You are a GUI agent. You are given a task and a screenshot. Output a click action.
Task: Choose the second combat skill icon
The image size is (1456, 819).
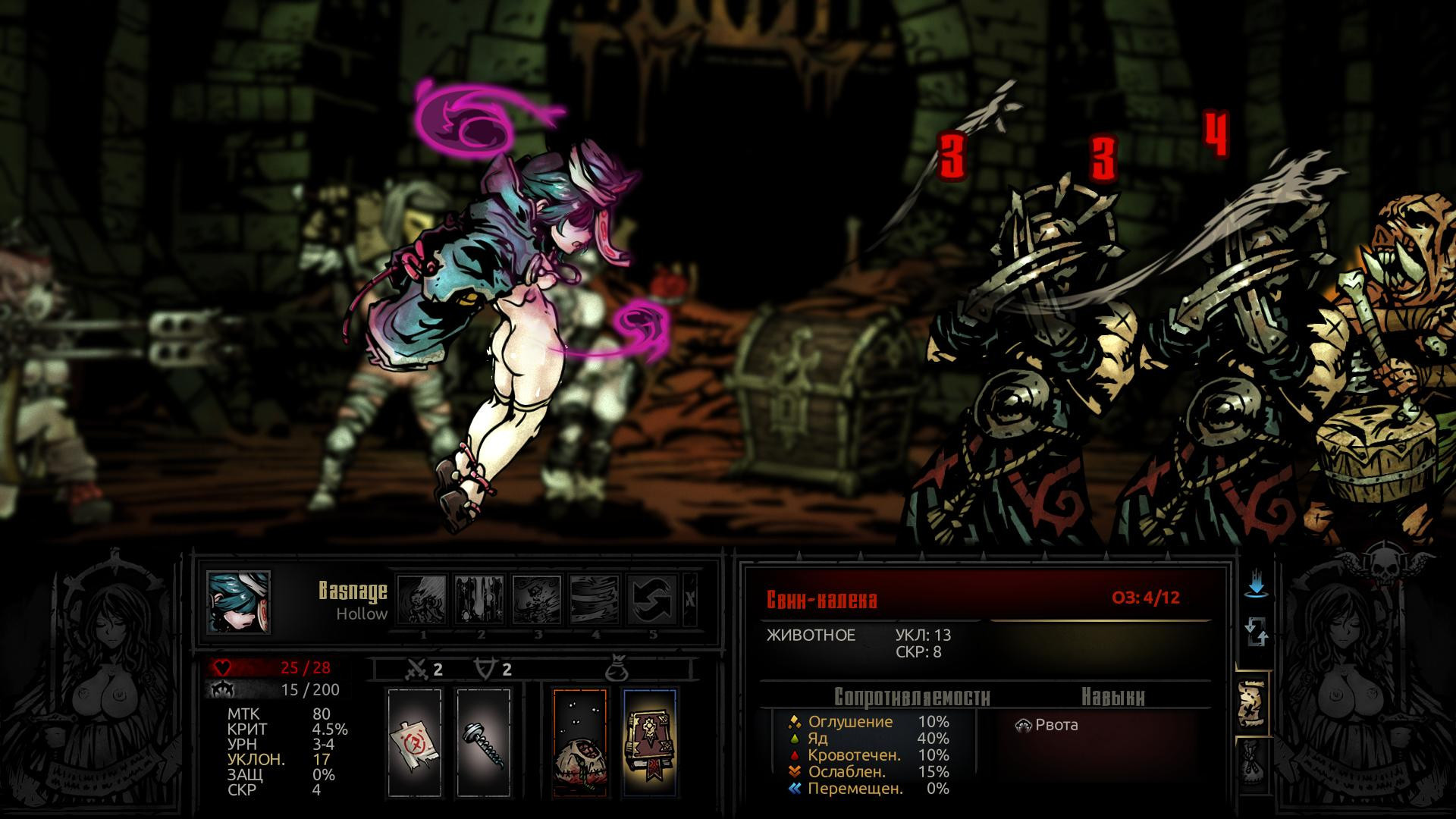[480, 599]
